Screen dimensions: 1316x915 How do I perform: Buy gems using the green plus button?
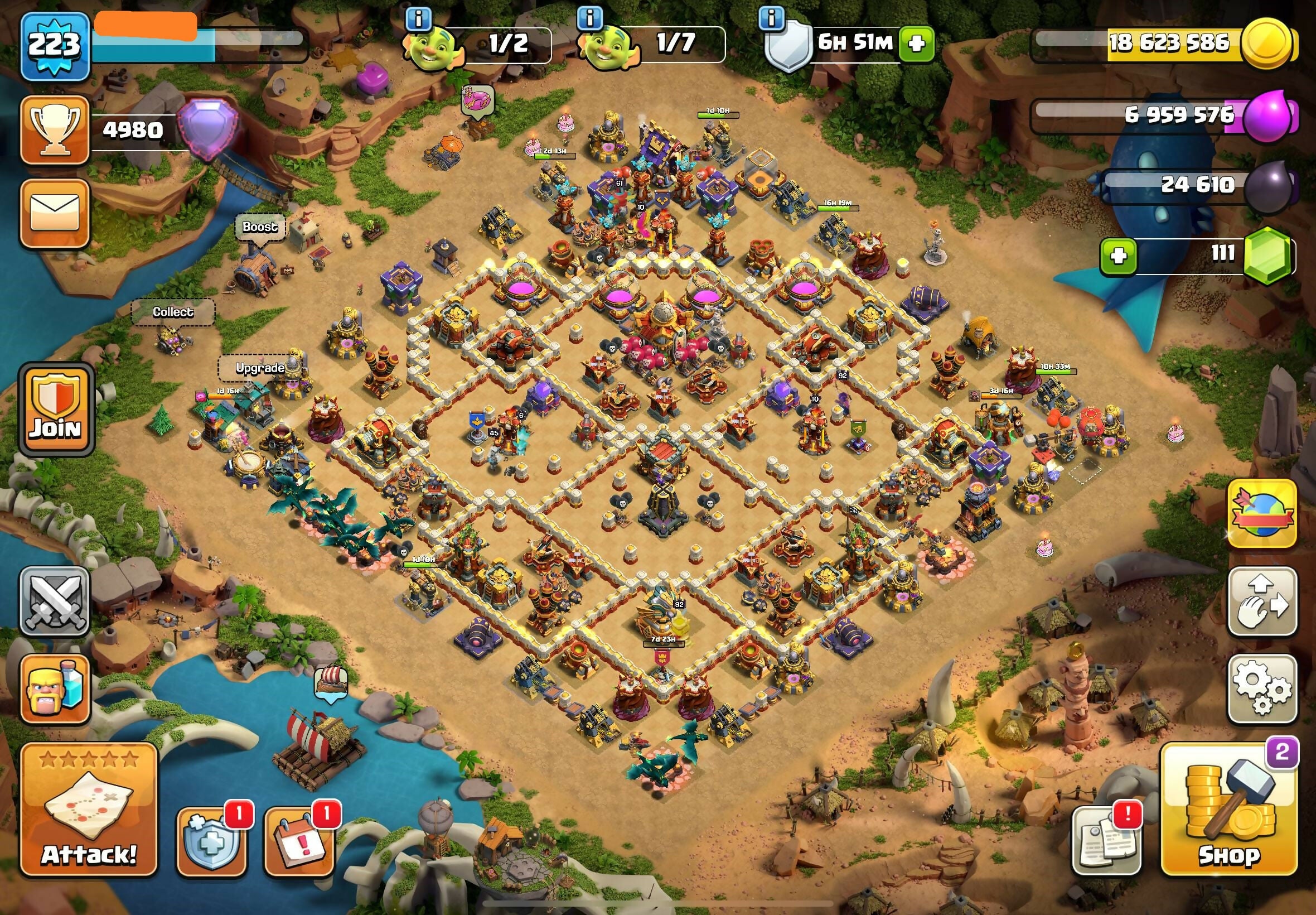(x=1118, y=255)
